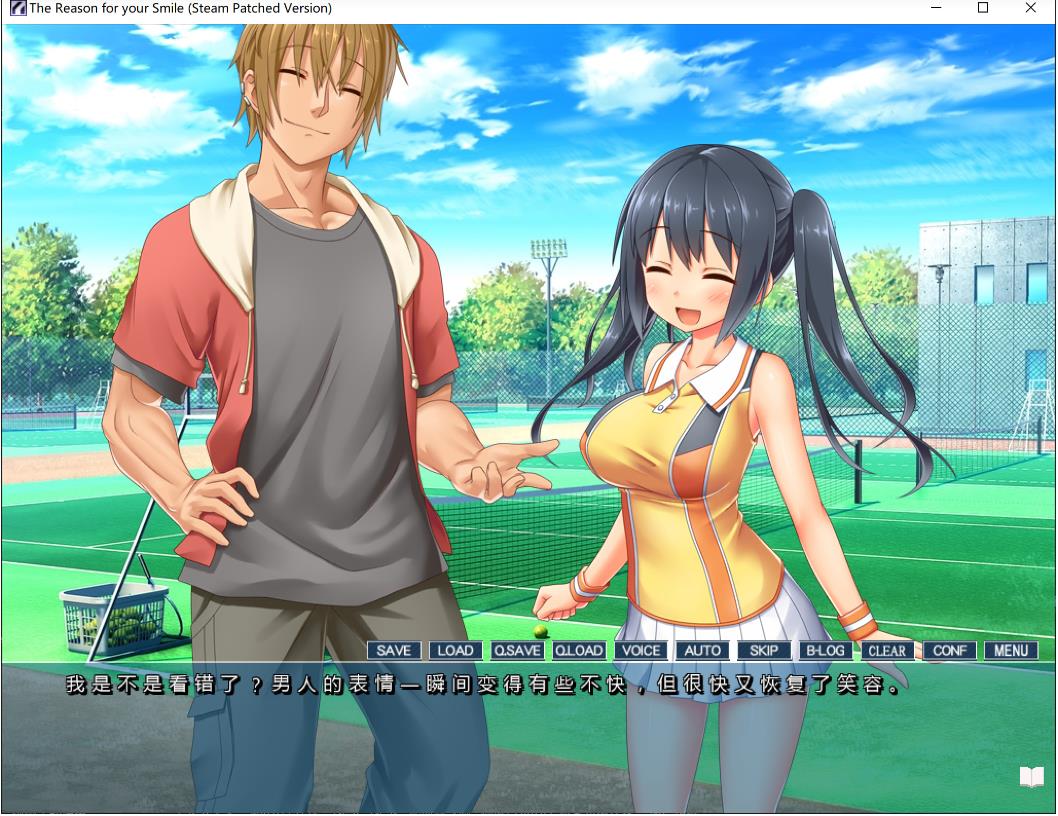Maximize the game window
This screenshot has height=816, width=1058.
[983, 8]
